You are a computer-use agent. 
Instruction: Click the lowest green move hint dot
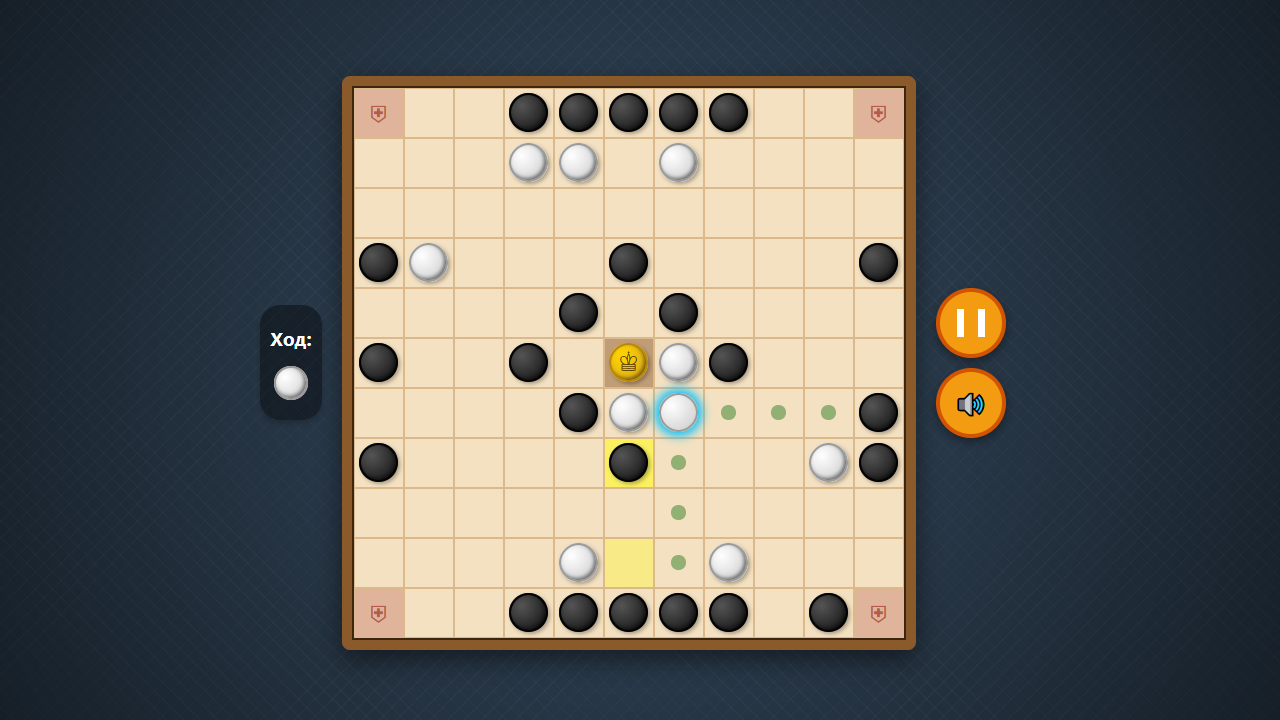coord(678,562)
